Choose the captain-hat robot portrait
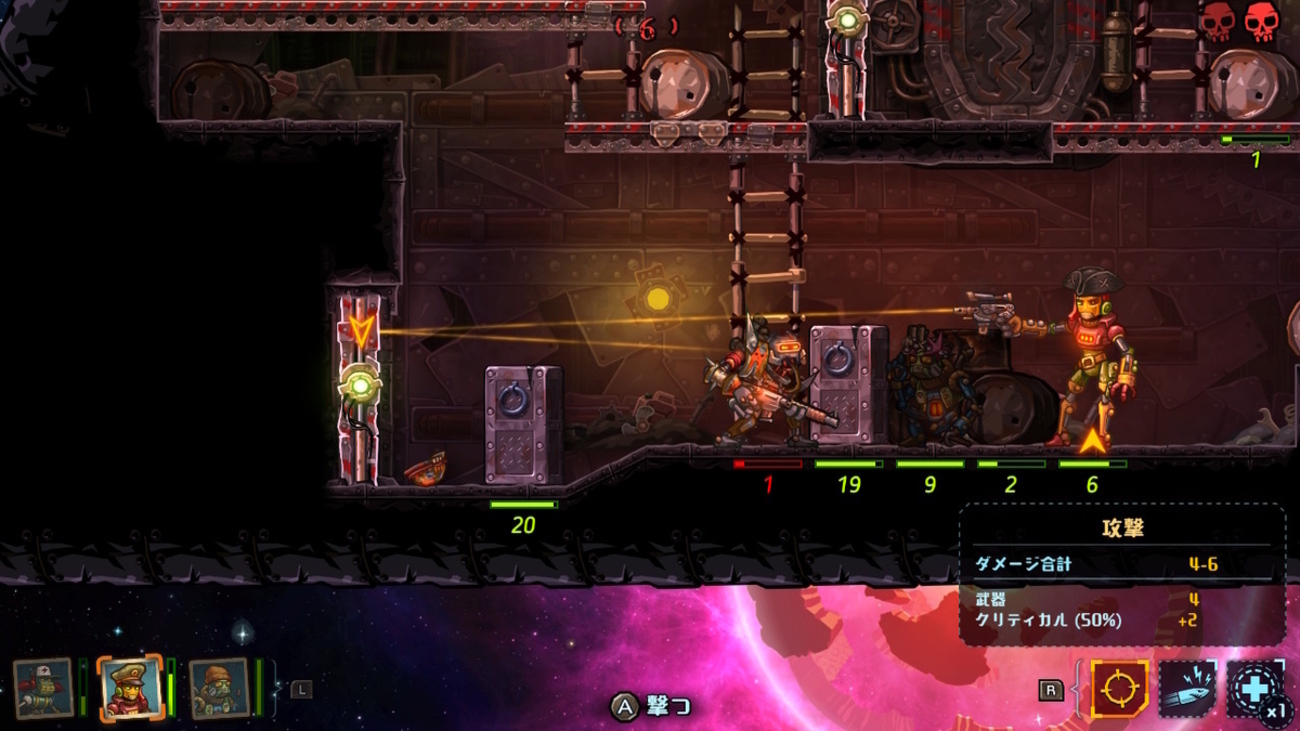Screen dimensions: 1300x731 pos(129,687)
